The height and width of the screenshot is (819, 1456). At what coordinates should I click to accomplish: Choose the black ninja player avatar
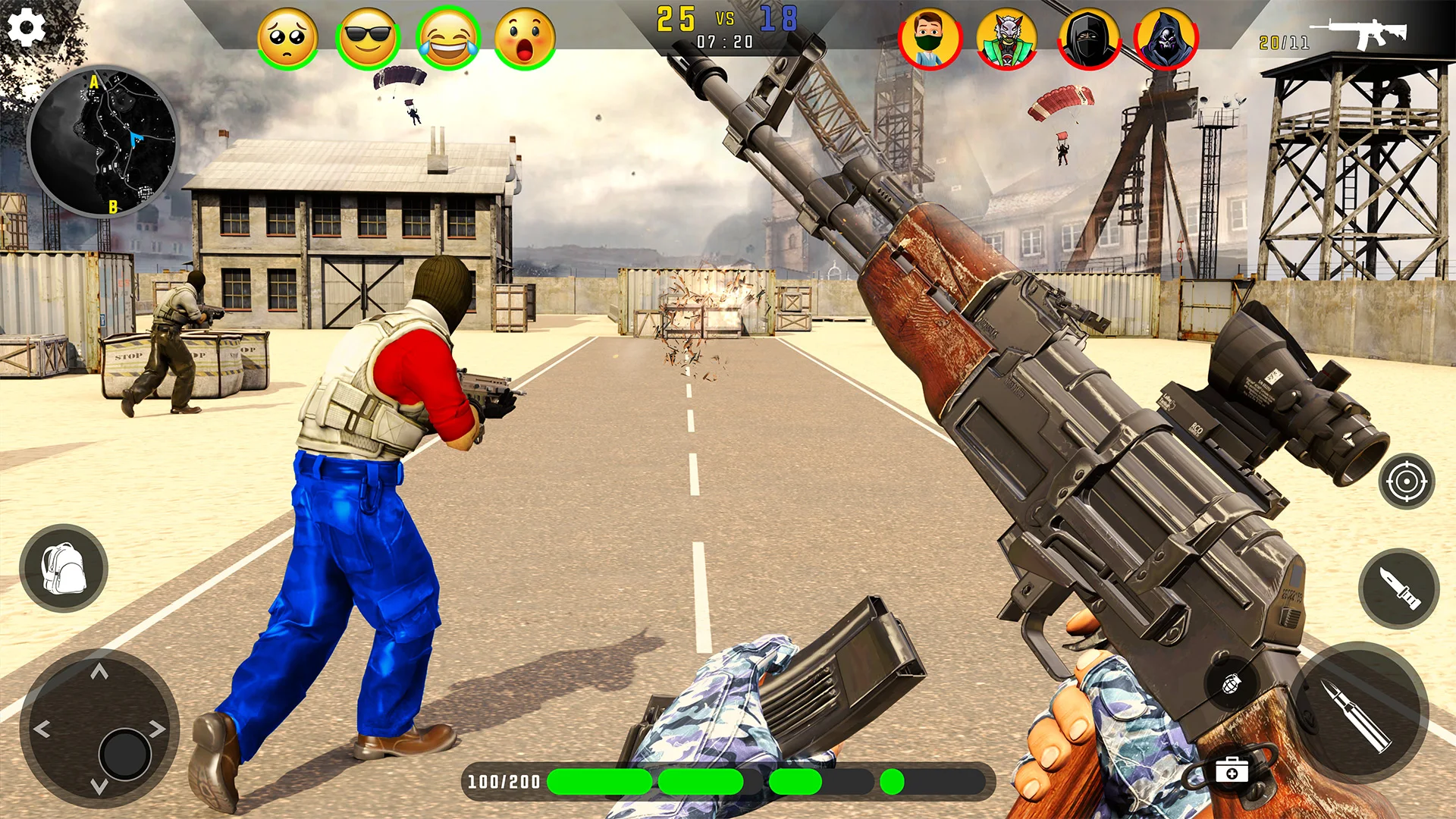coord(1088,39)
